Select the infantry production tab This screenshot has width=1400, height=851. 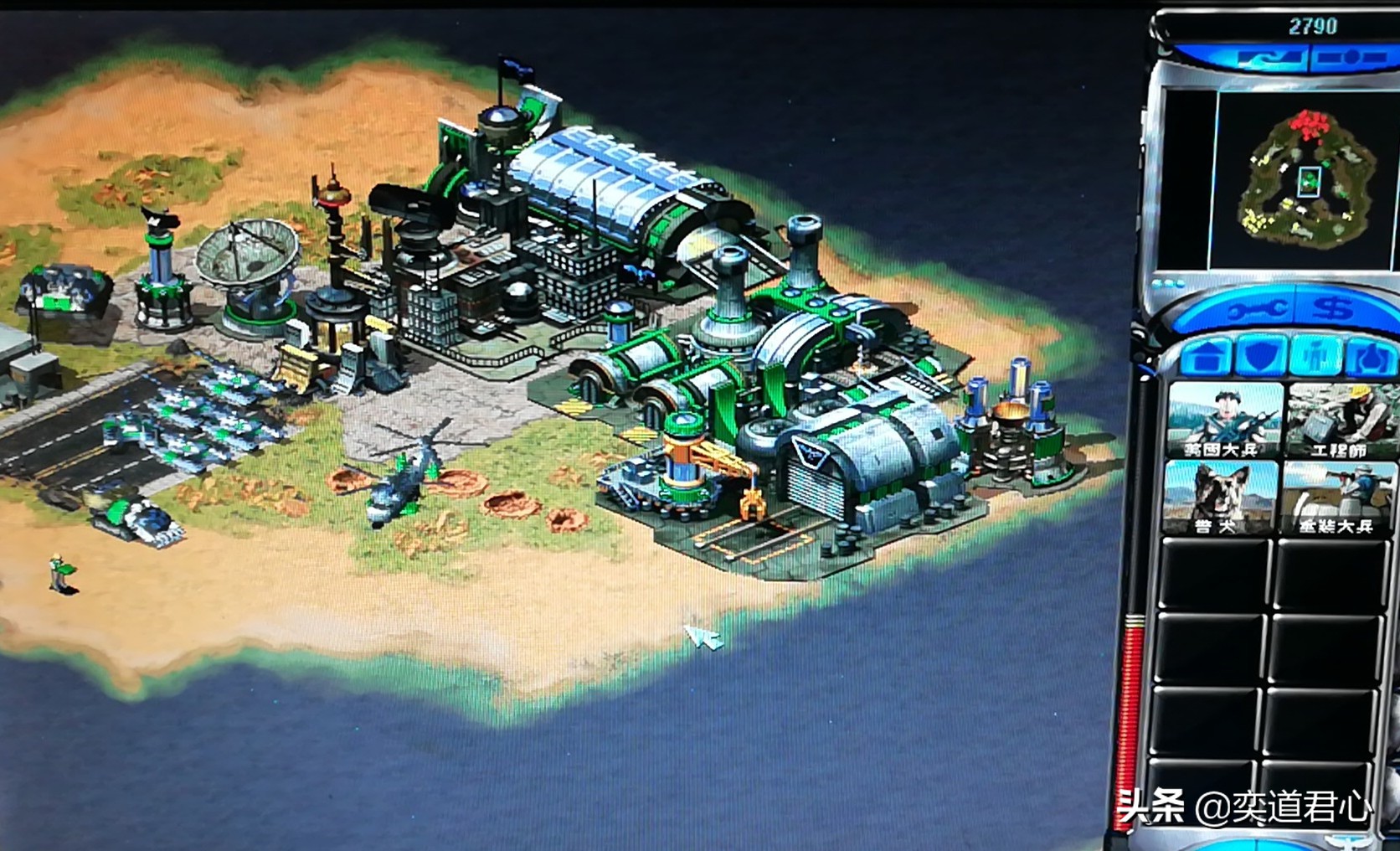tap(1316, 357)
